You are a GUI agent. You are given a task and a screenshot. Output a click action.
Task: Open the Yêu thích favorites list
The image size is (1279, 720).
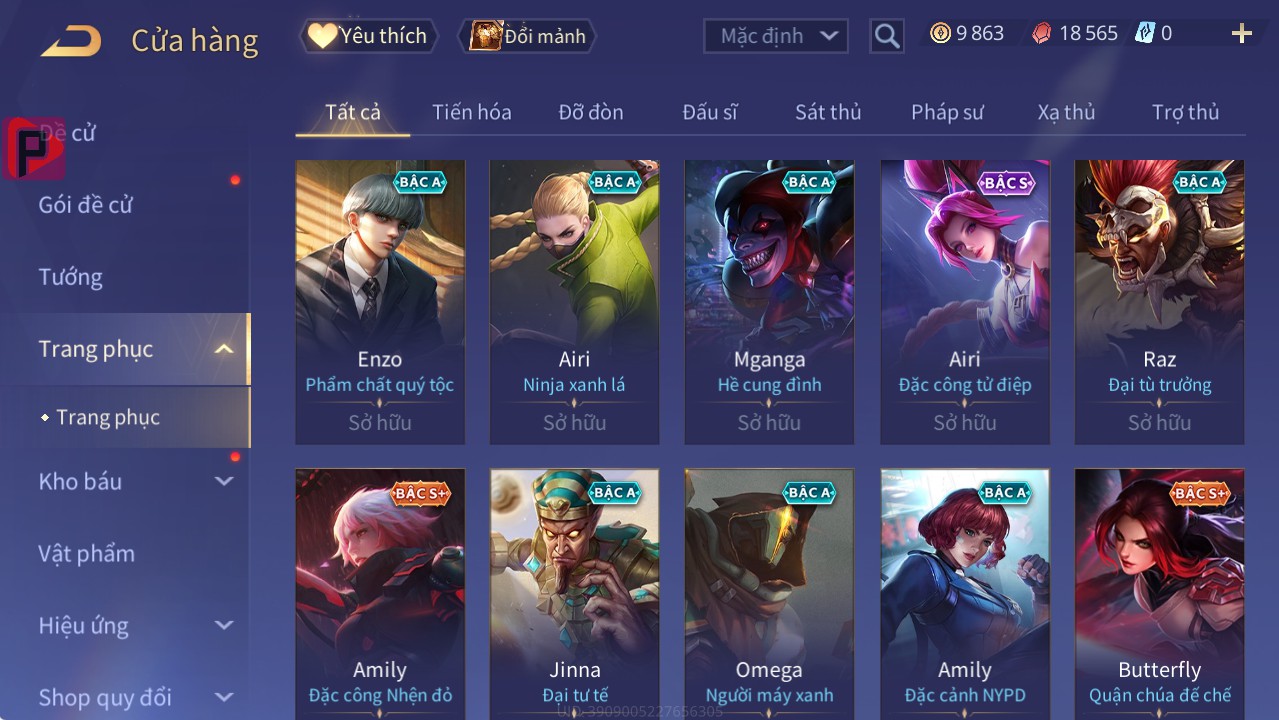pyautogui.click(x=369, y=36)
